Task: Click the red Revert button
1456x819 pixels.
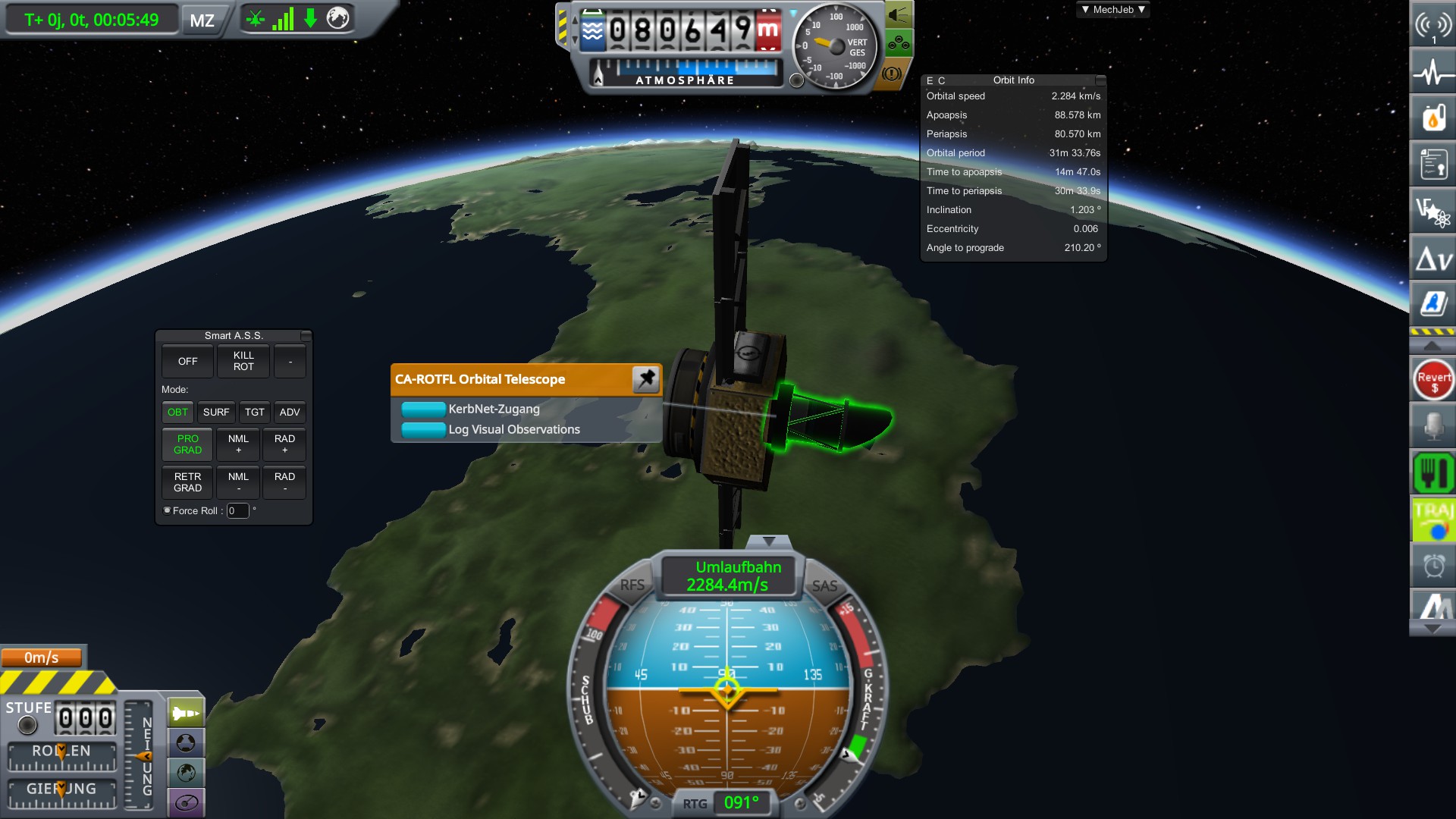Action: [1433, 380]
